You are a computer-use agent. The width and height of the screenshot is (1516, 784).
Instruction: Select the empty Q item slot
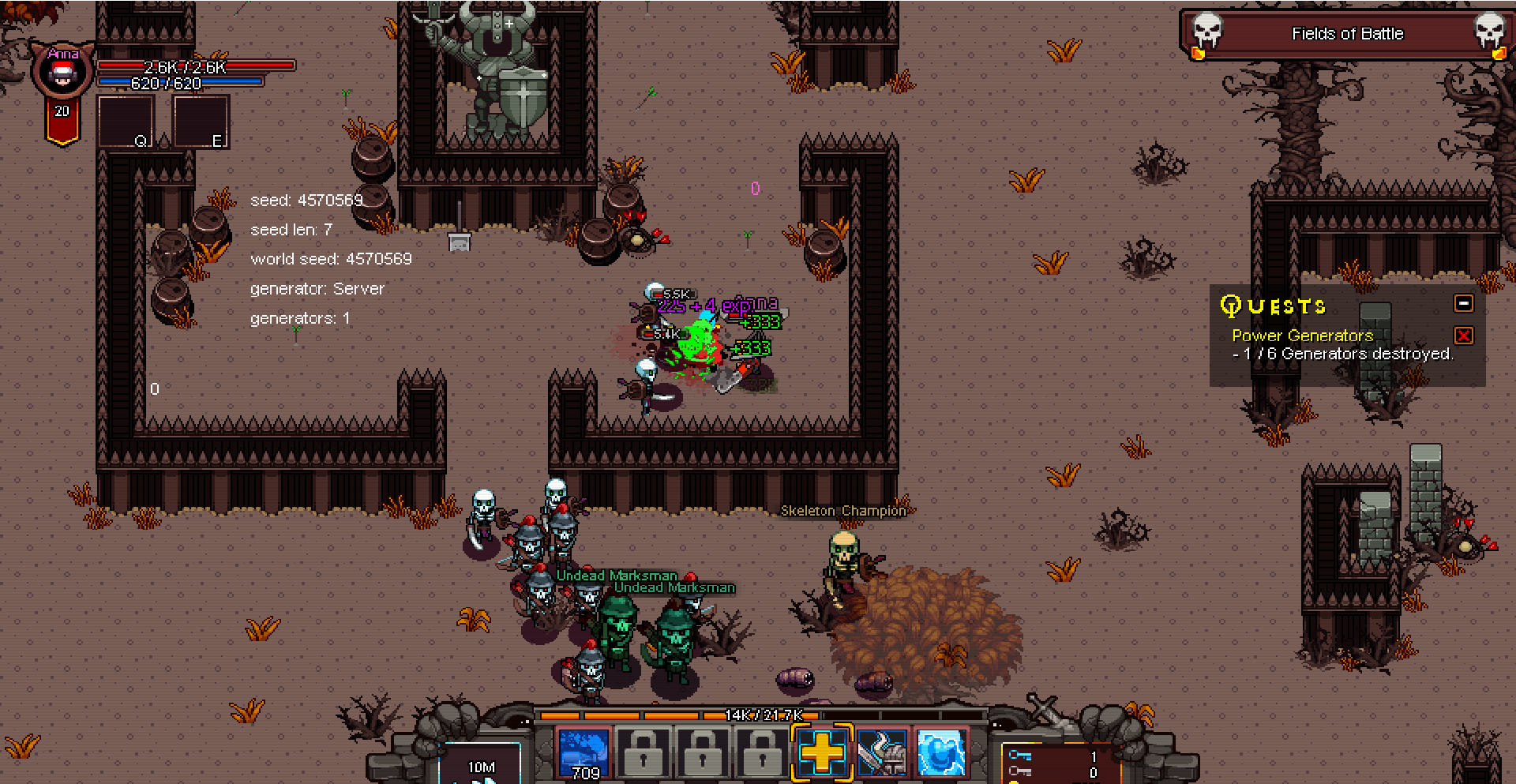pos(125,122)
